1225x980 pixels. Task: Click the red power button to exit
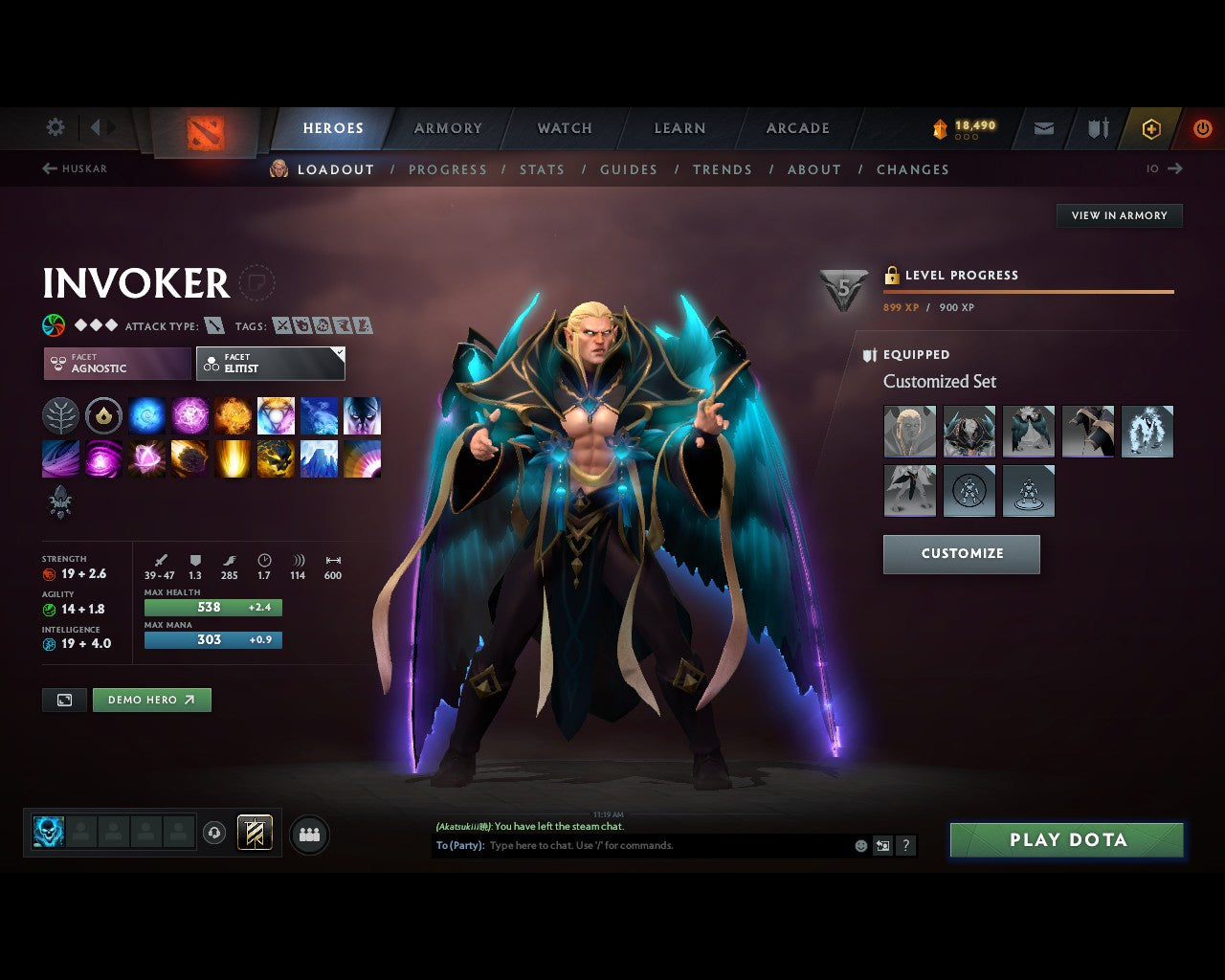(1203, 127)
